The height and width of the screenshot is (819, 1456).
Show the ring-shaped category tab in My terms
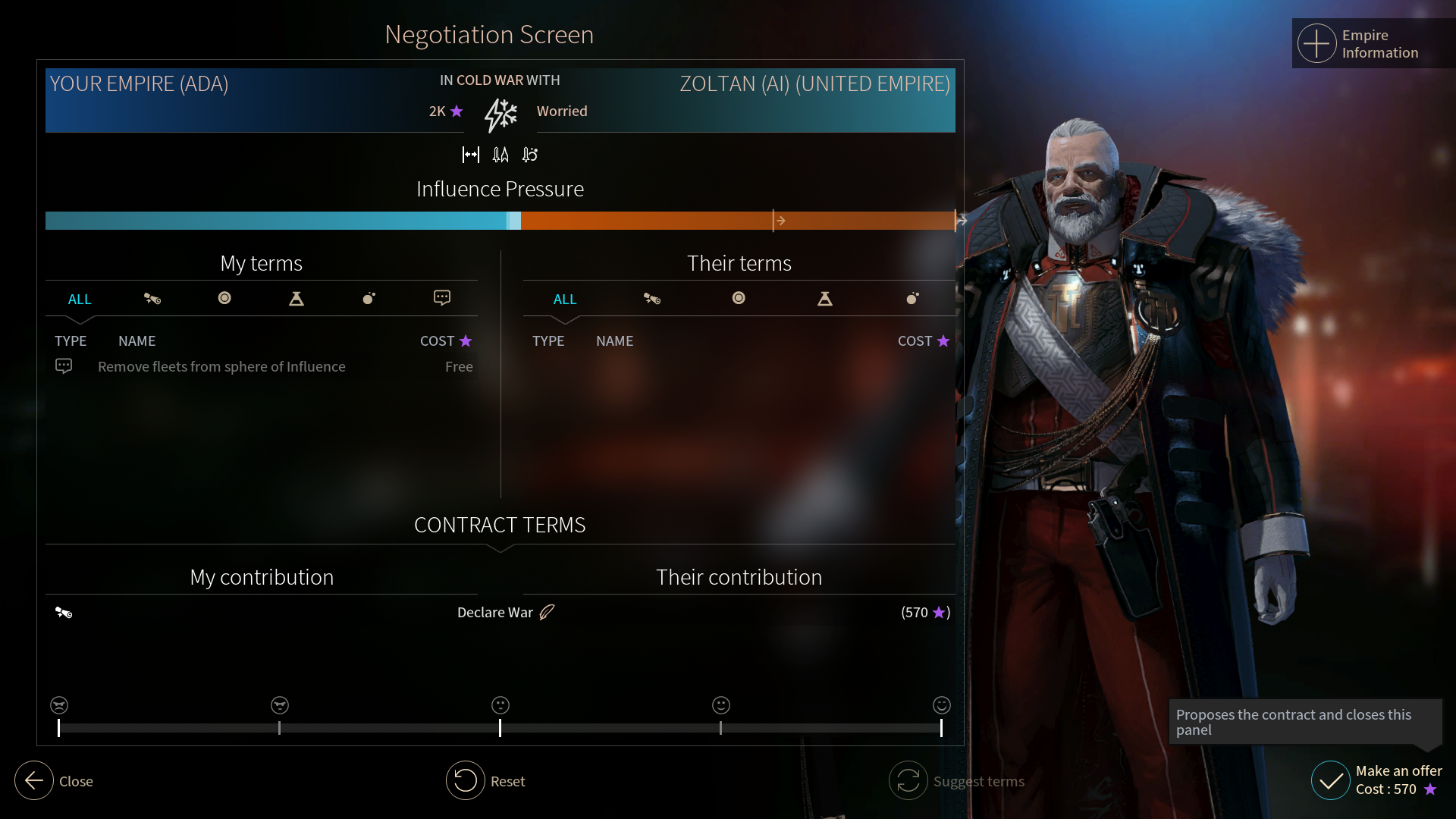tap(224, 298)
